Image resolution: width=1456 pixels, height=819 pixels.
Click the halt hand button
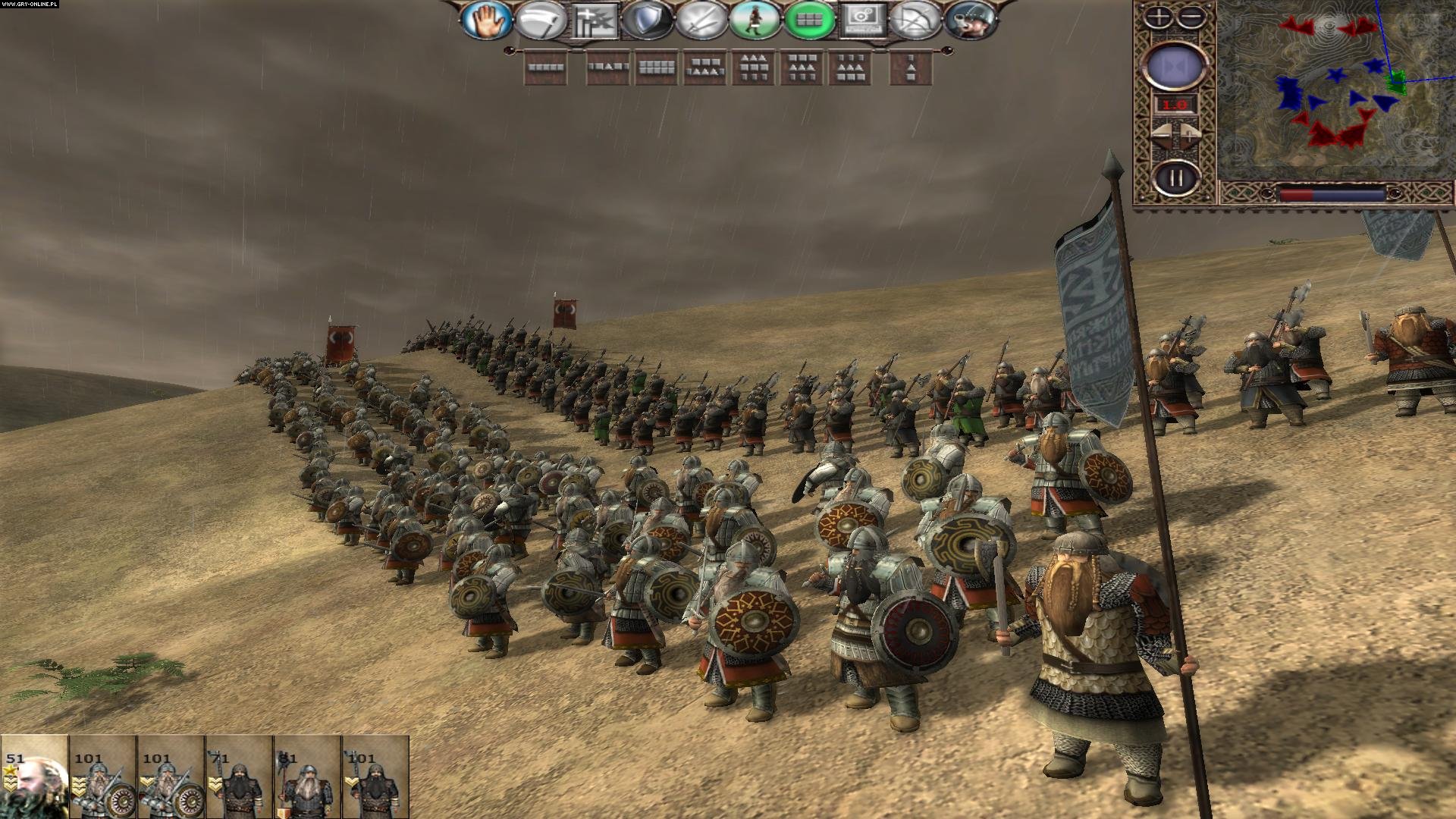(x=485, y=20)
